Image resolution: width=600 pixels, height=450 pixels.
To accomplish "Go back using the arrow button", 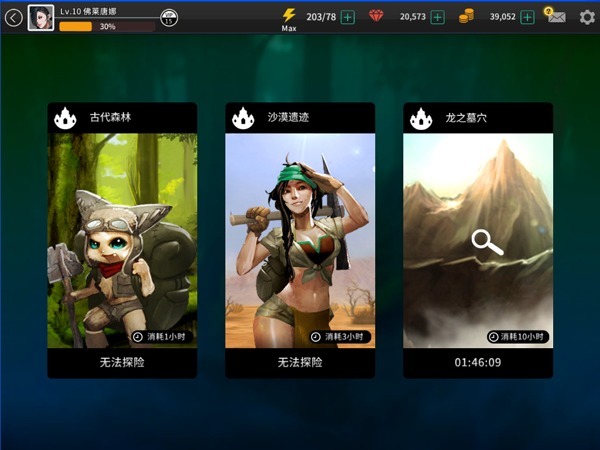I will pyautogui.click(x=13, y=17).
